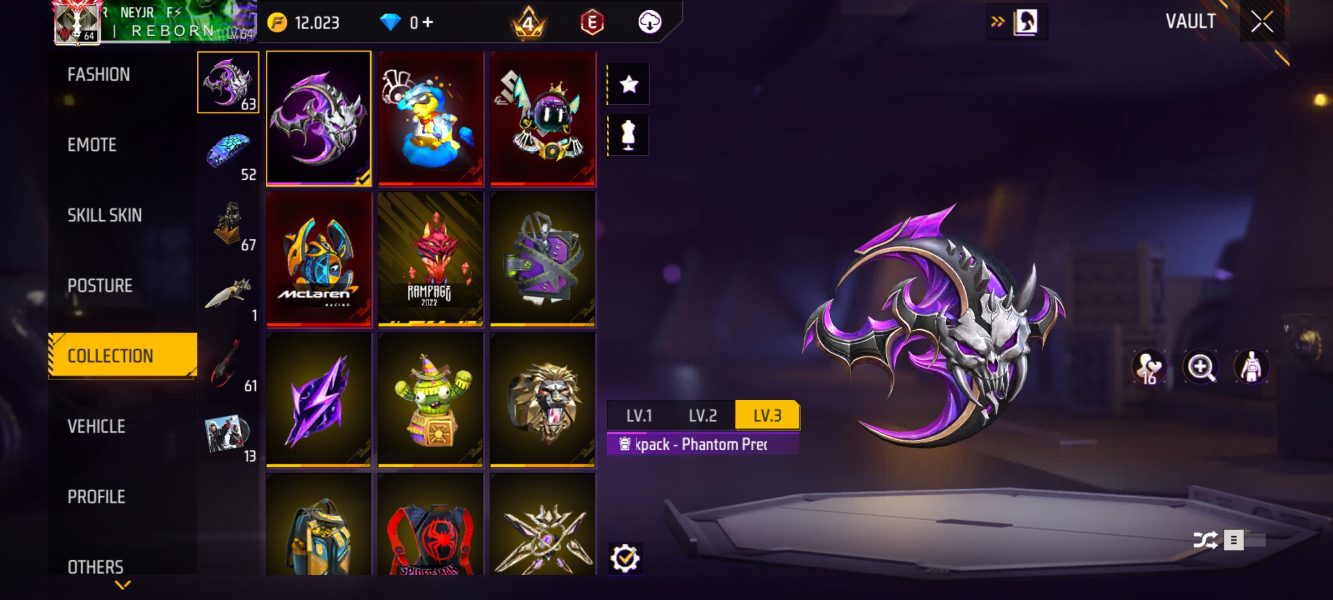Select the Spider-Man backpack thumbnail

pos(431,526)
